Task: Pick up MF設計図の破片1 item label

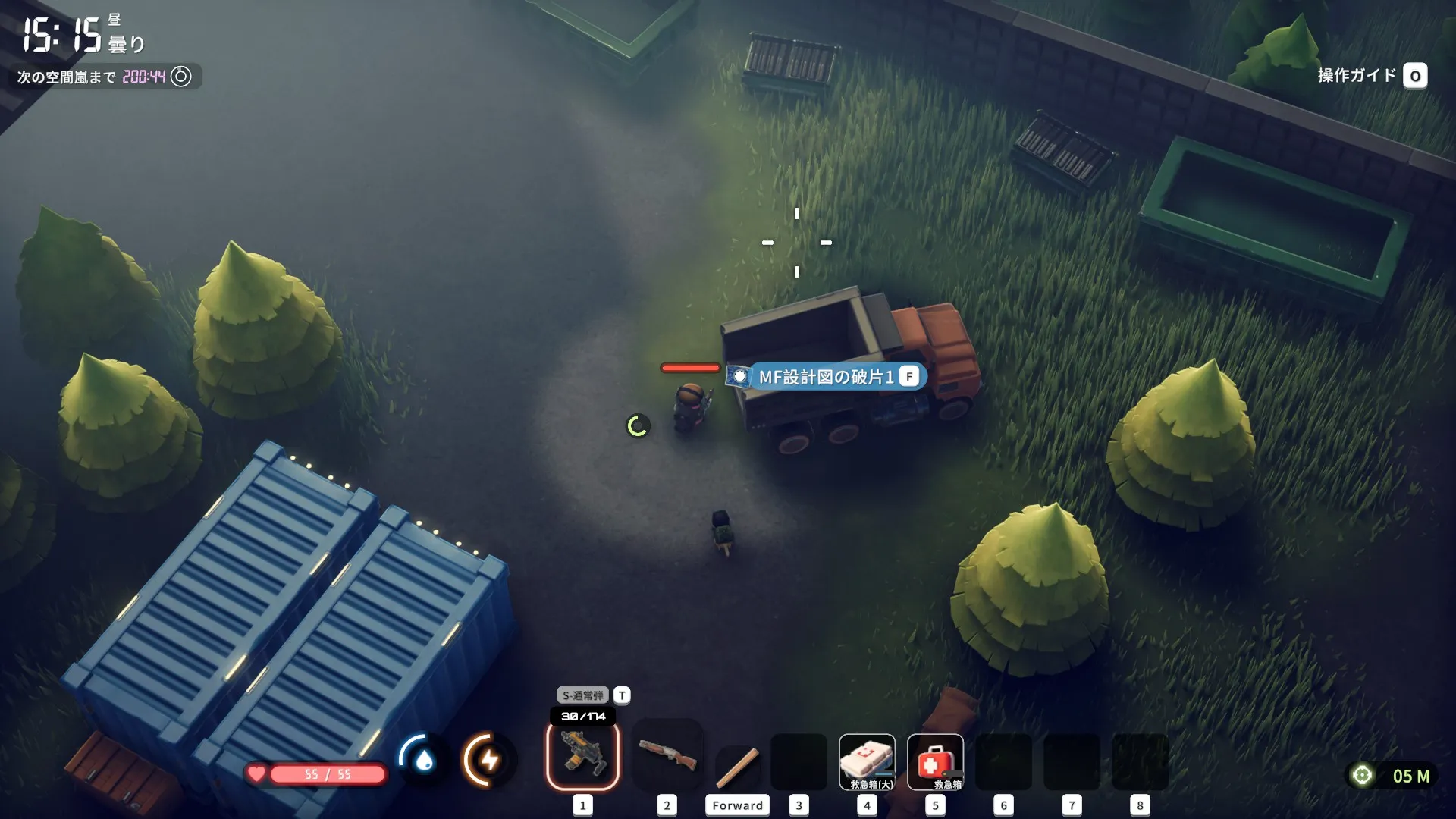Action: (x=826, y=377)
